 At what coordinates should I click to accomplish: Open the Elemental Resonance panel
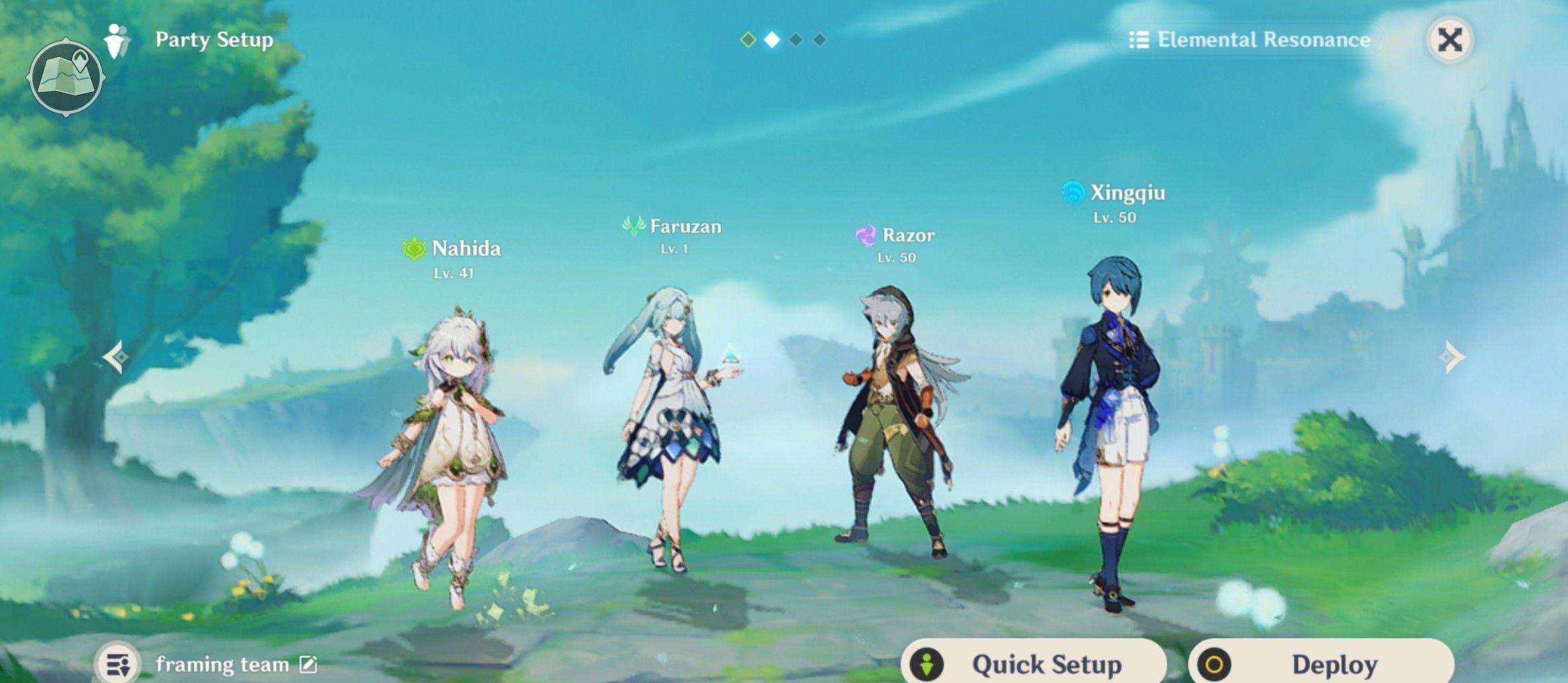point(1249,40)
